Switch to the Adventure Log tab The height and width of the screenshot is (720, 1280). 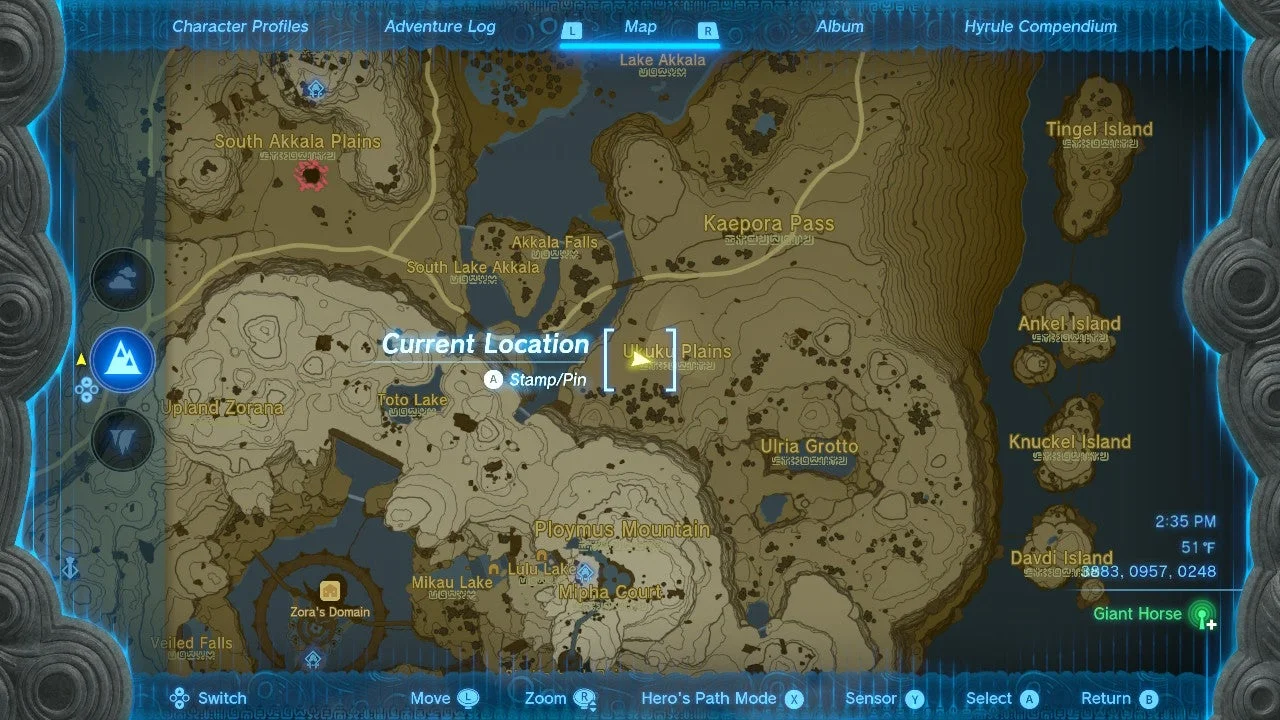[x=440, y=27]
